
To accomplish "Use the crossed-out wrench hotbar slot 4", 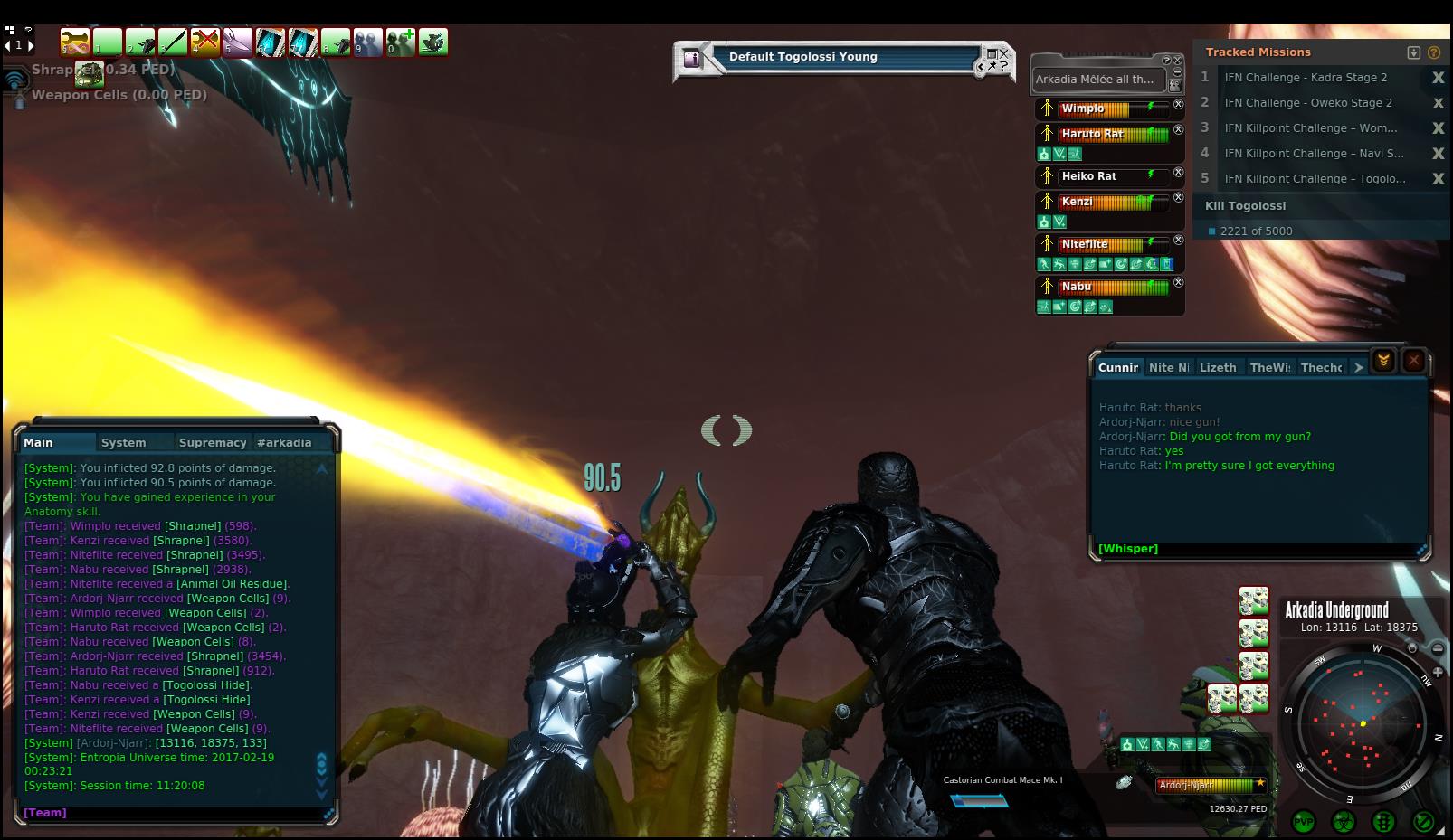I will pos(205,42).
